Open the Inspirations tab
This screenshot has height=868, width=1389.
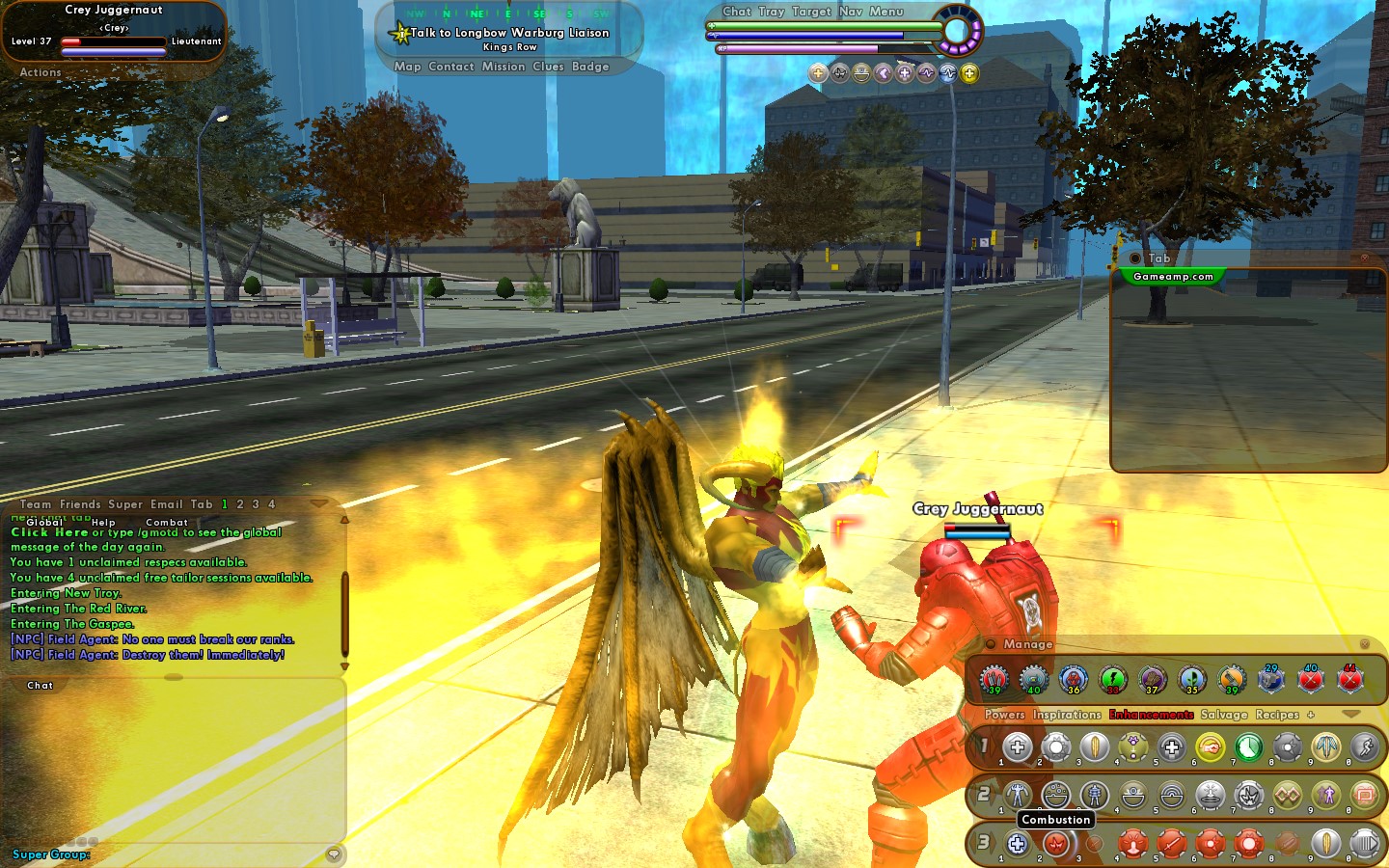point(1066,715)
